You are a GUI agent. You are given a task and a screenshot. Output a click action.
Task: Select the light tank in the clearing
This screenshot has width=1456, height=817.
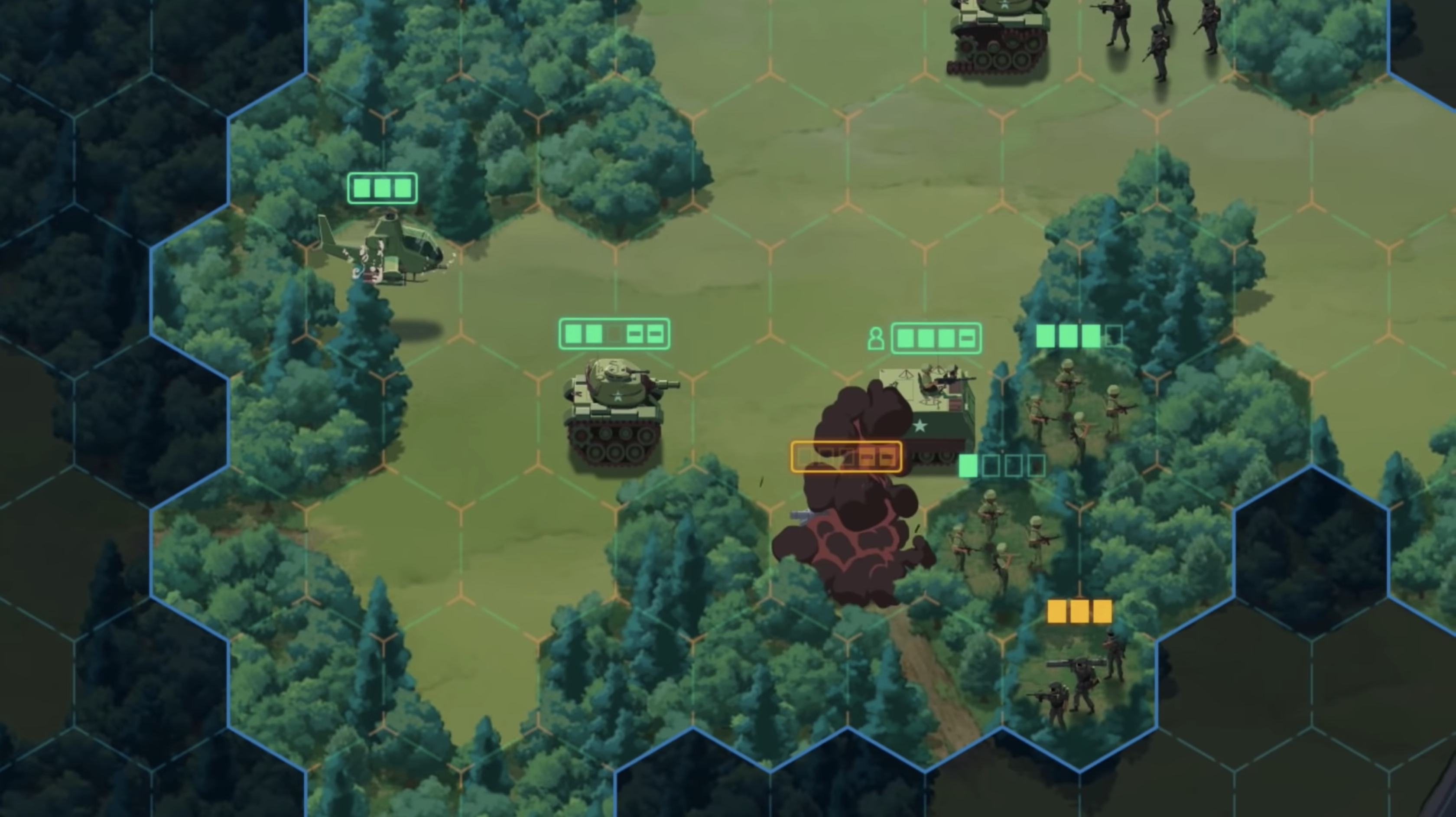click(616, 413)
